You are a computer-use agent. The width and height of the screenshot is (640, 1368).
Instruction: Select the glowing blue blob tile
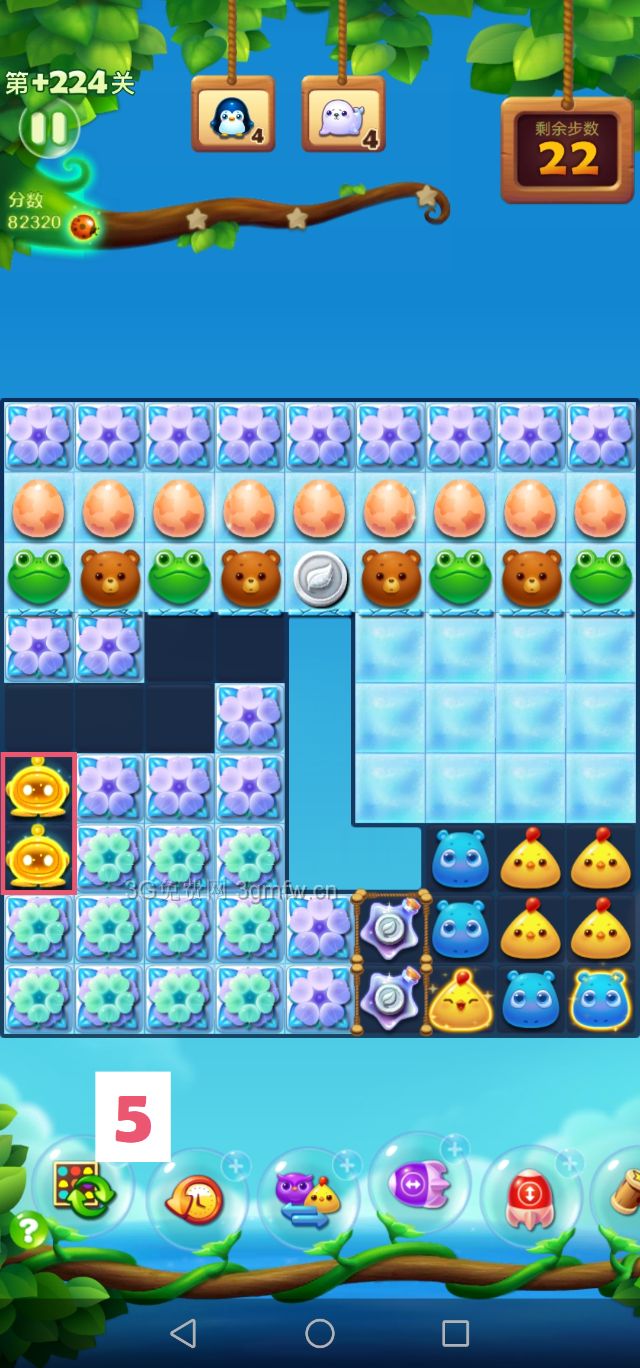602,999
